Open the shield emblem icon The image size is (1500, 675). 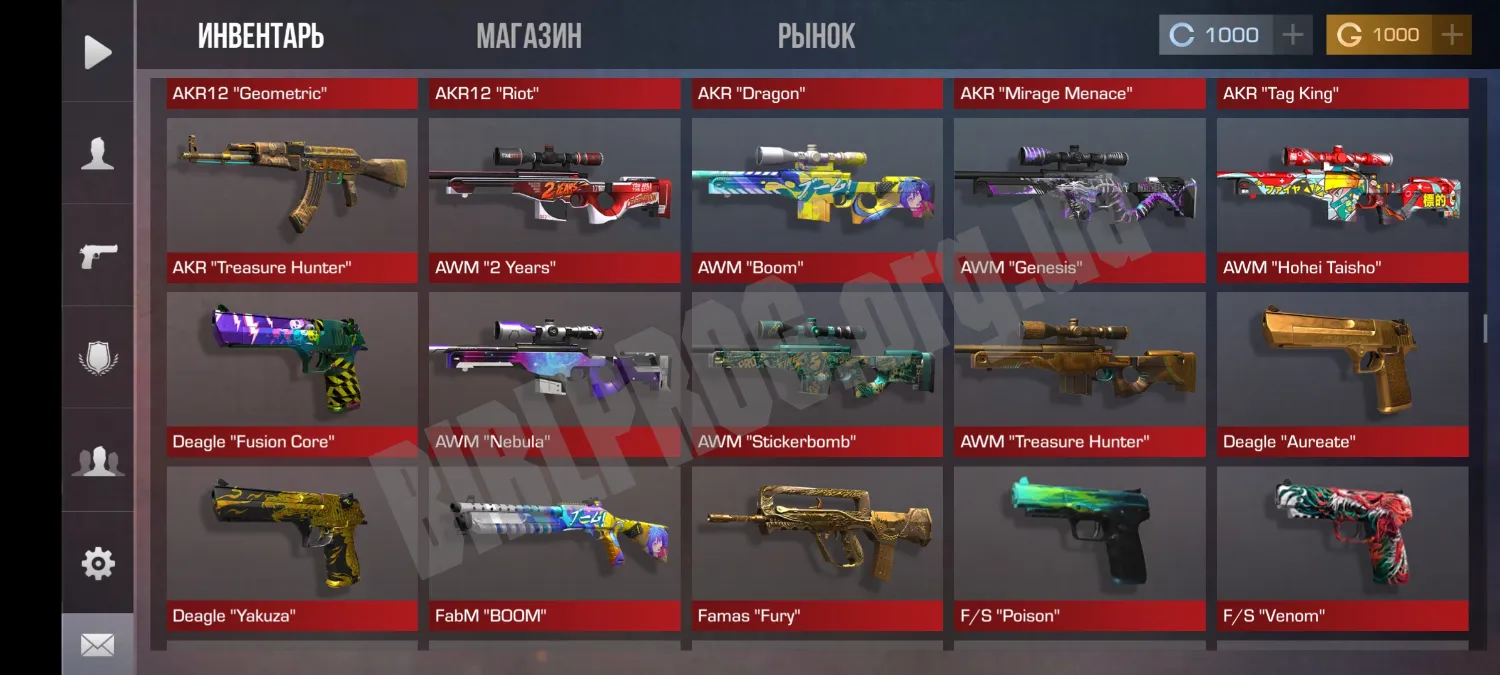click(x=98, y=358)
